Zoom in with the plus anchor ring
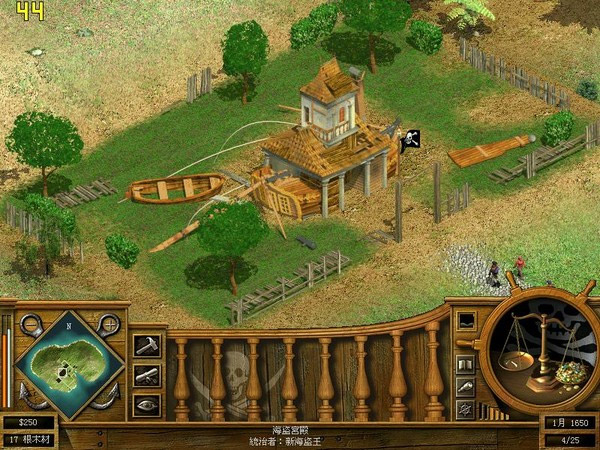 tap(109, 324)
